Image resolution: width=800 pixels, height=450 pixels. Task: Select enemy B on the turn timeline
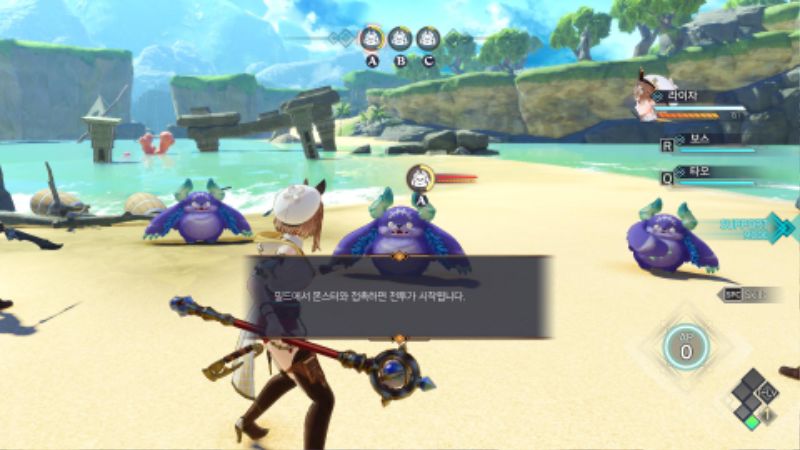[400, 39]
